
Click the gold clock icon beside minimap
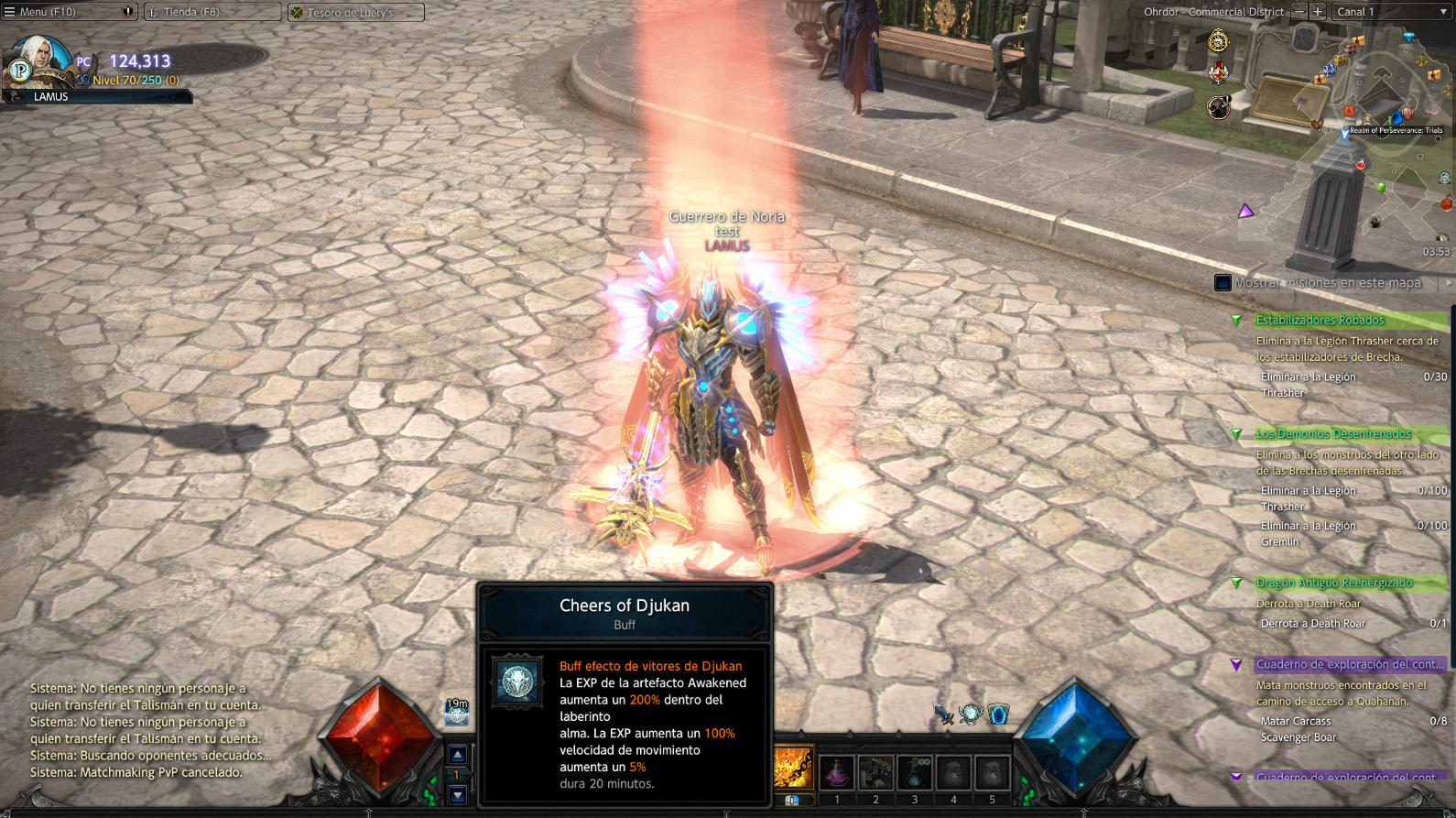point(1218,41)
